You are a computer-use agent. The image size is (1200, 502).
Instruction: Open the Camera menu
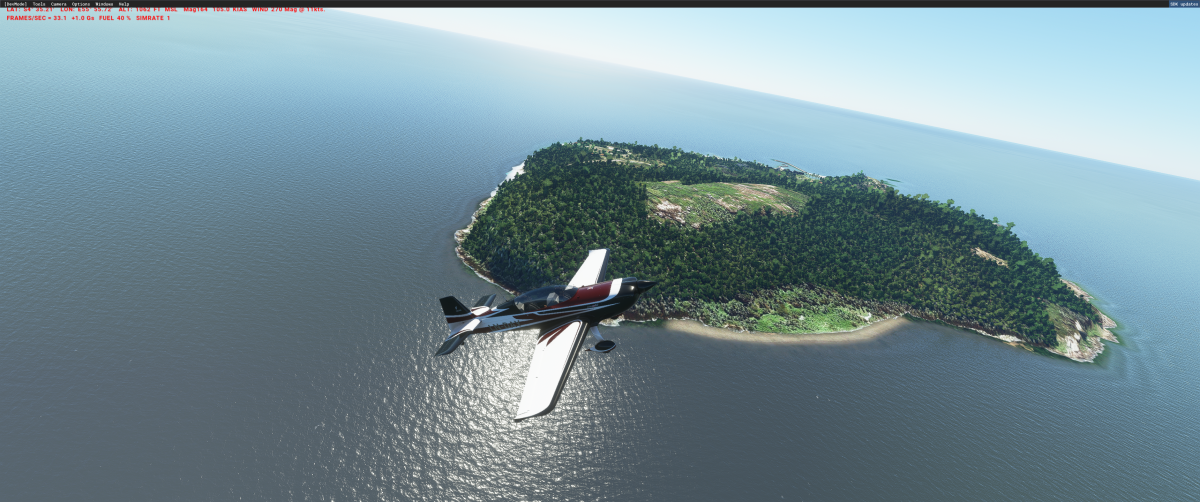coord(59,4)
